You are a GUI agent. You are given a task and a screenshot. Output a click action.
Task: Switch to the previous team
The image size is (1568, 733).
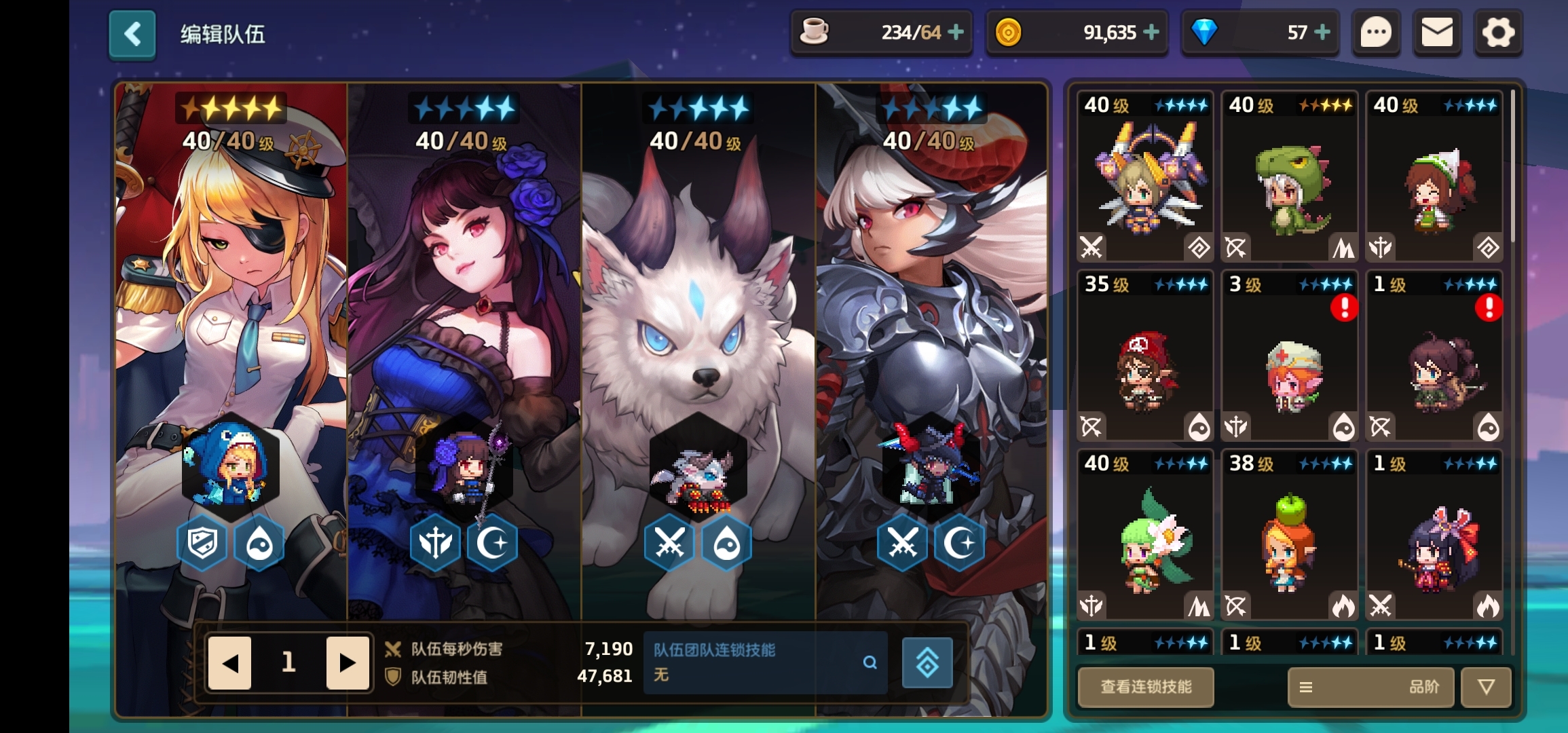[229, 662]
